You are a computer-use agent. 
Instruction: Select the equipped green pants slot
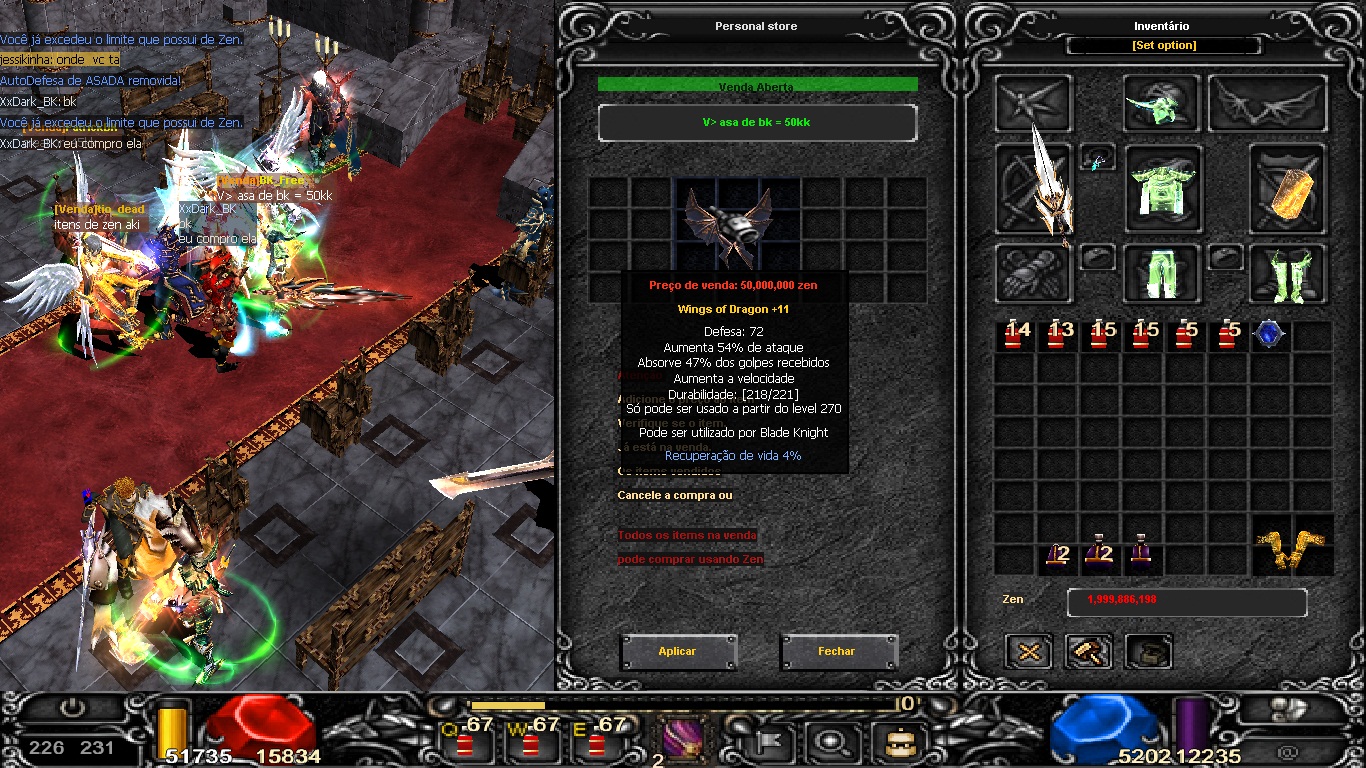[1162, 272]
